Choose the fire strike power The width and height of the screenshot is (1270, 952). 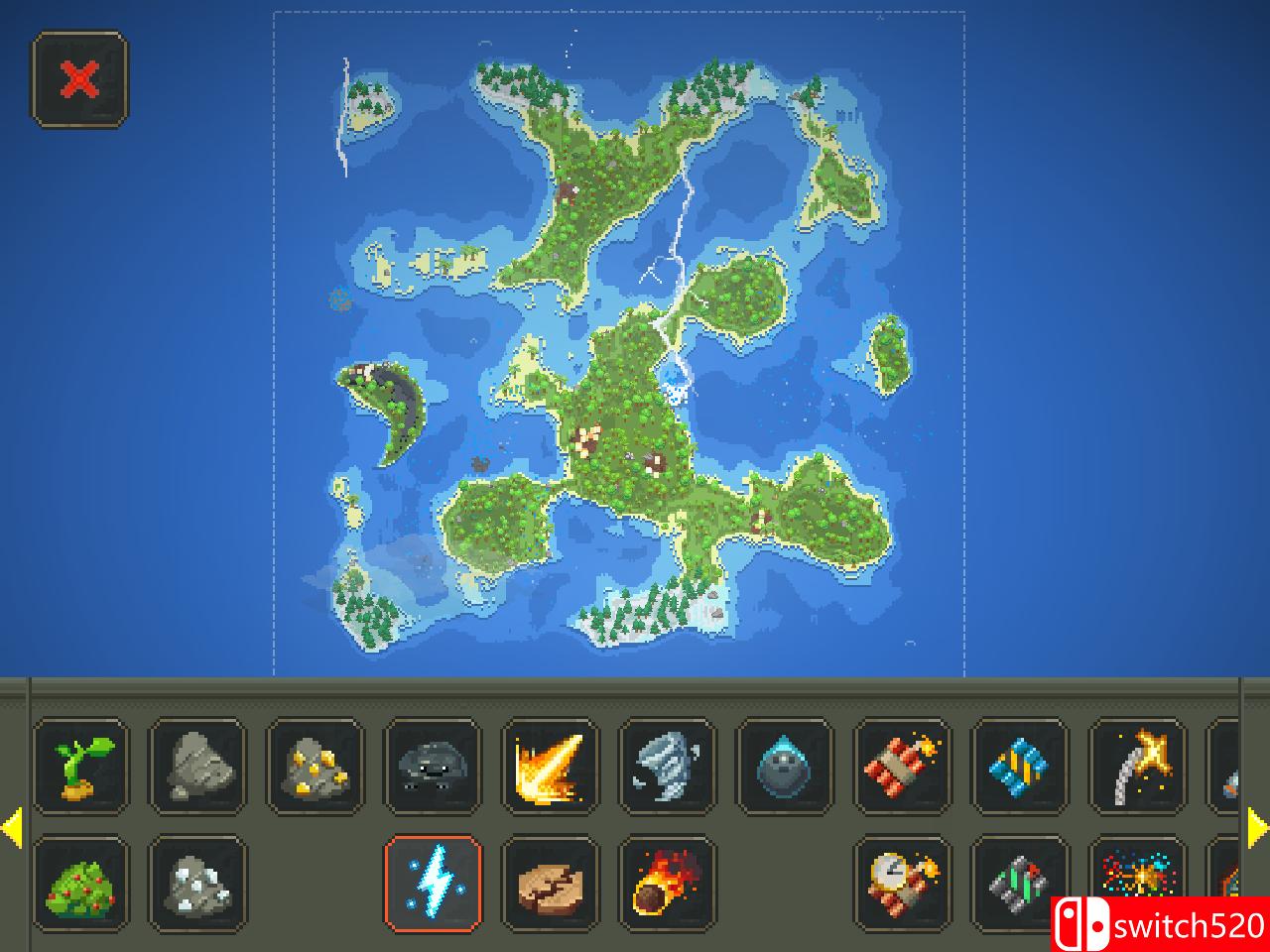tap(552, 769)
